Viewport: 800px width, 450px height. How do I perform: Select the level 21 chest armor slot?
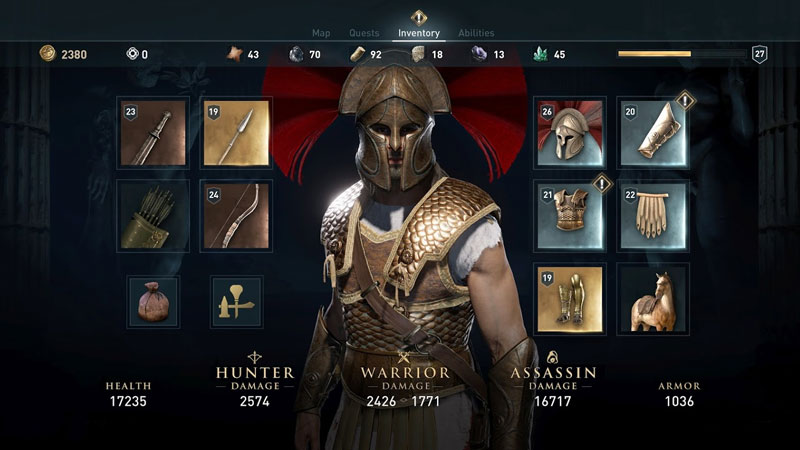coord(570,215)
